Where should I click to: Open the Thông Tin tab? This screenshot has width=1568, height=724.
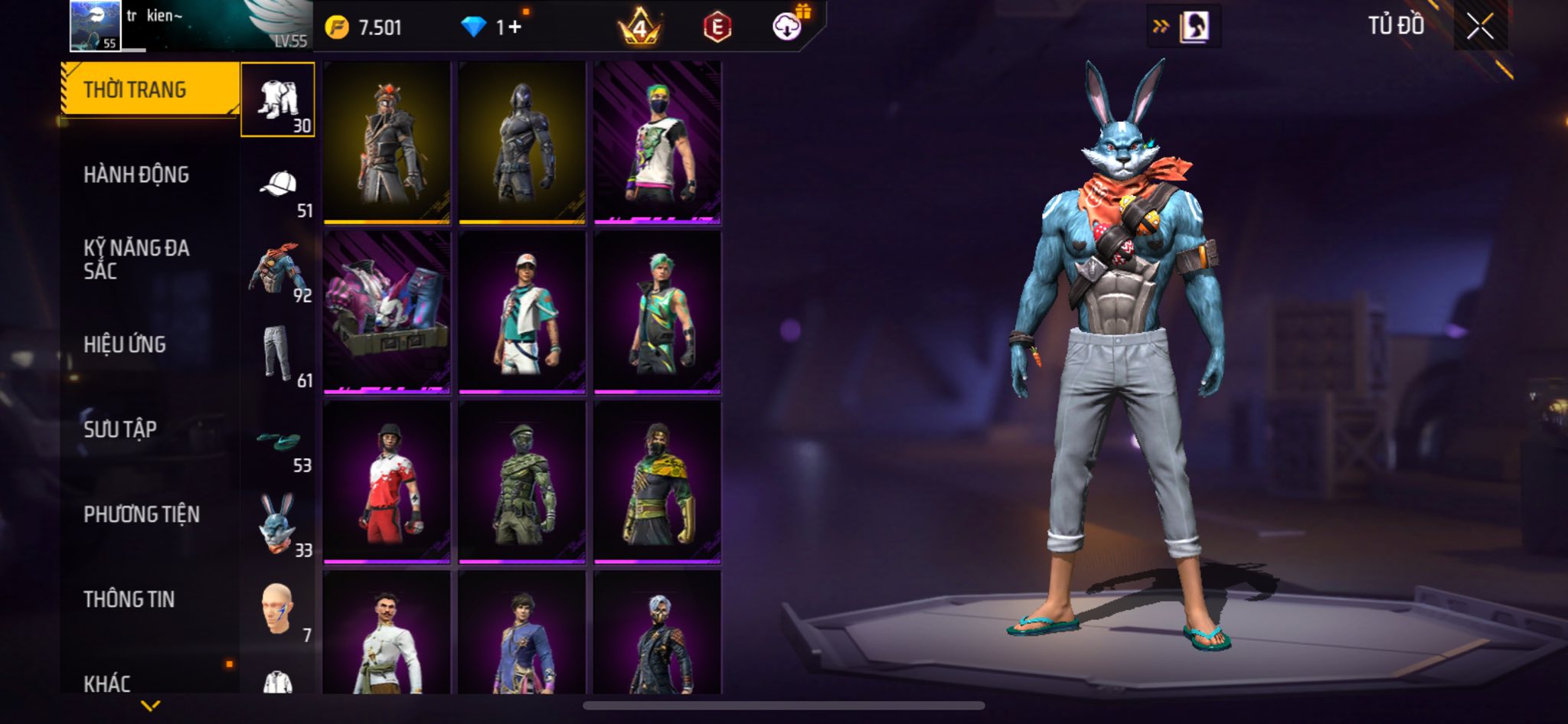129,599
